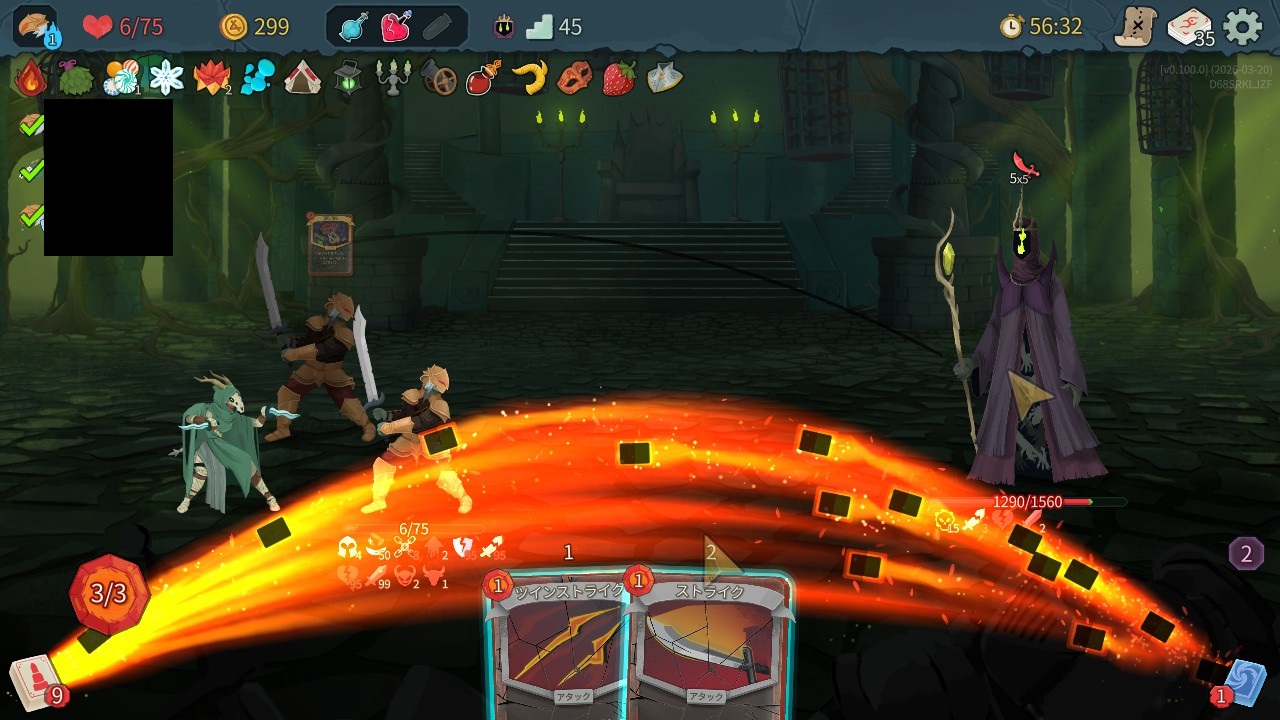
Task: Click the character portrait icon
Action: [35, 27]
